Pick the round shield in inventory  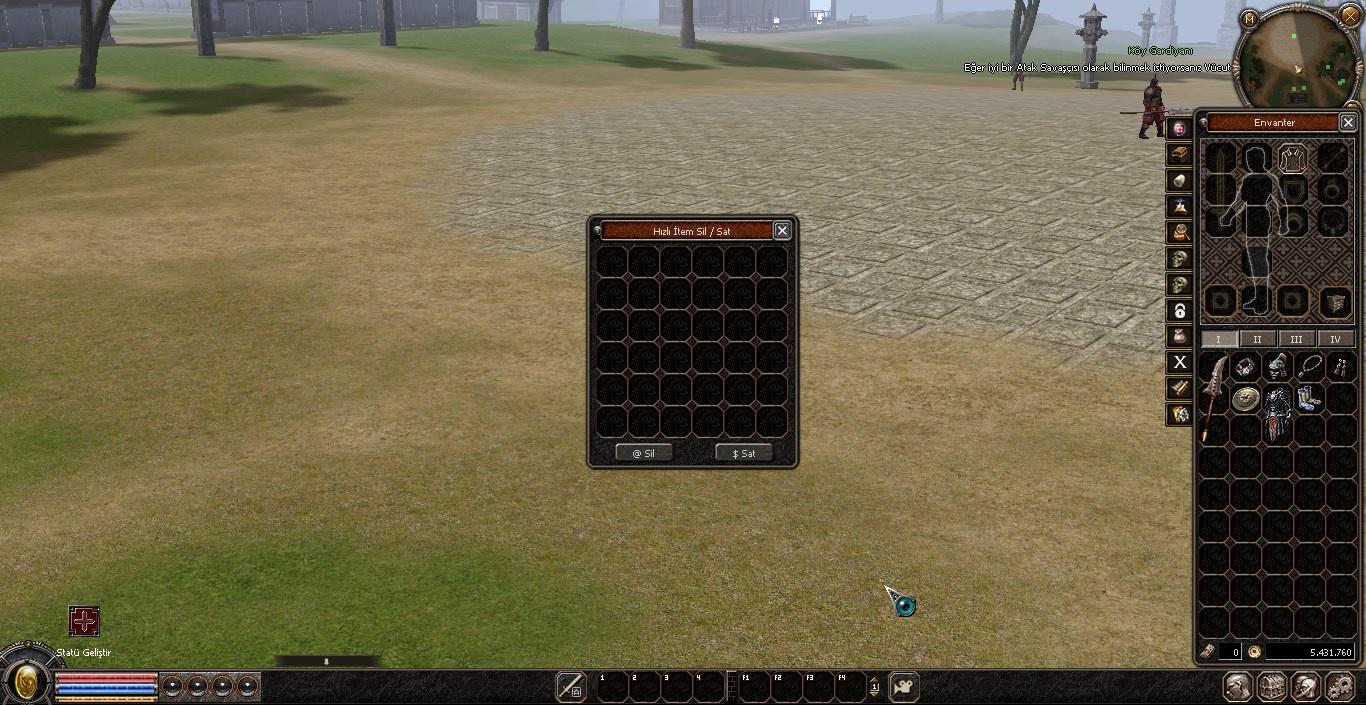1245,399
